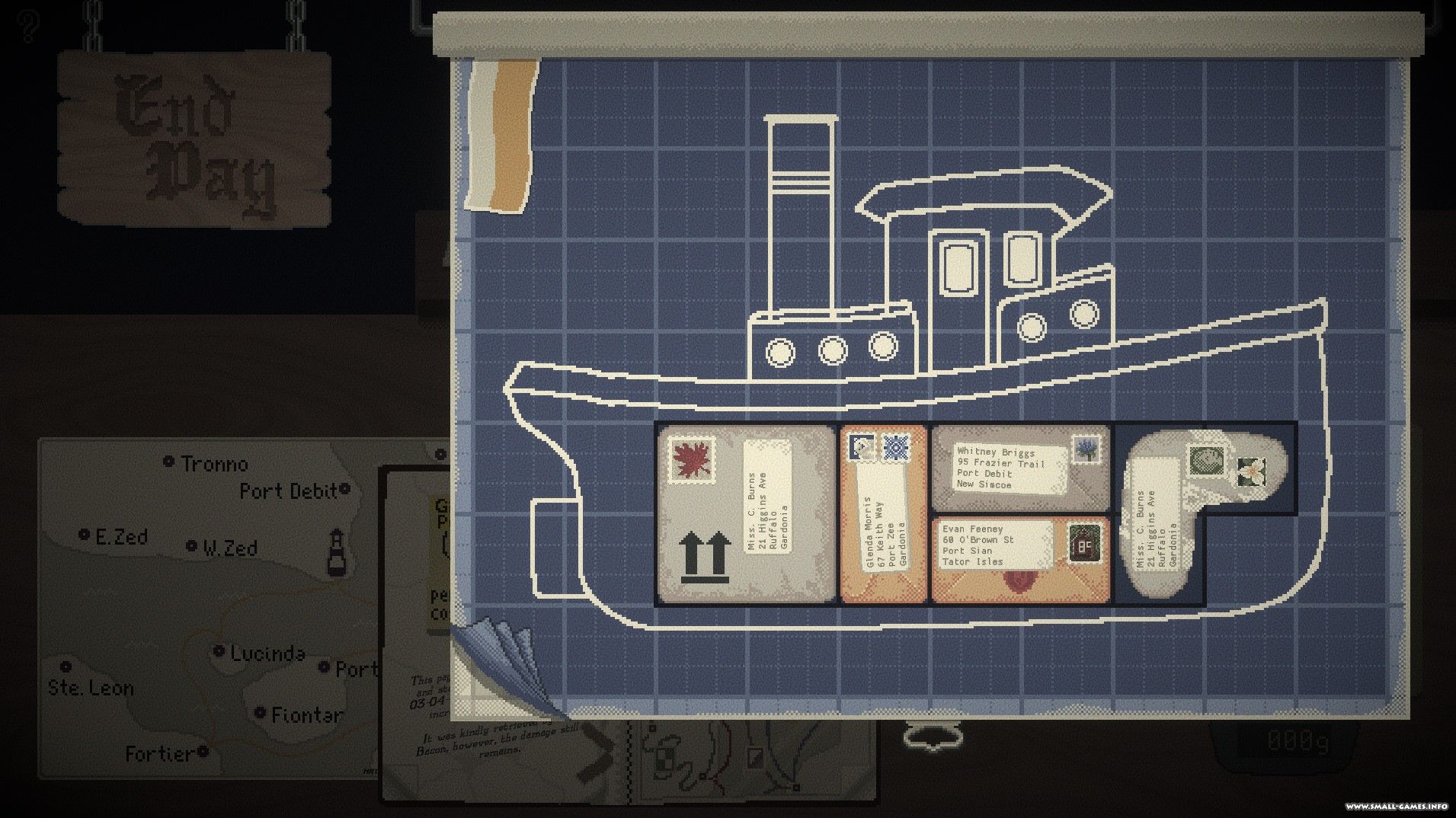Click the W.Zed map location
This screenshot has width=1456, height=818.
click(191, 546)
